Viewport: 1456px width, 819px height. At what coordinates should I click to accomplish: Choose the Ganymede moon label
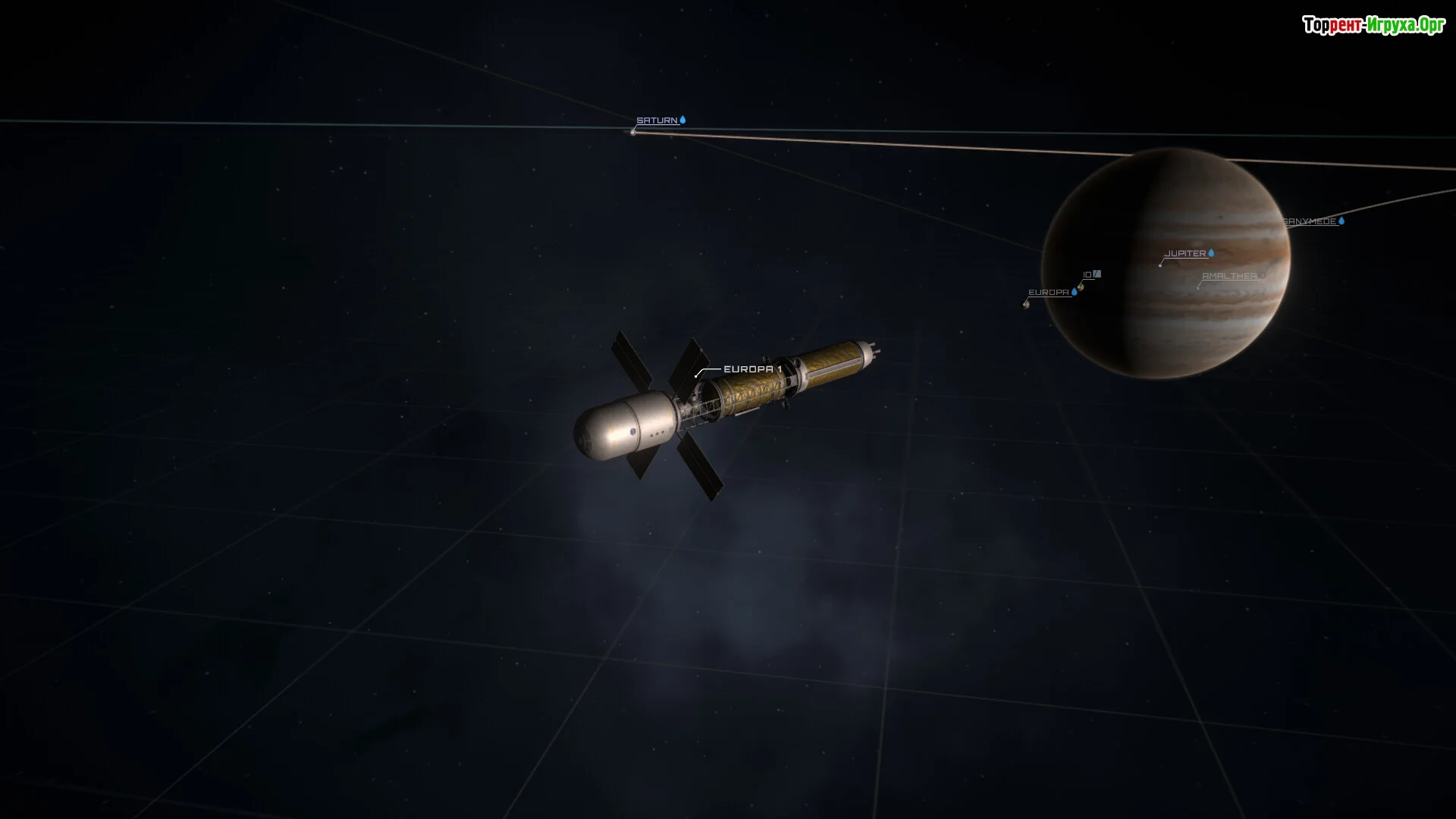[1310, 221]
